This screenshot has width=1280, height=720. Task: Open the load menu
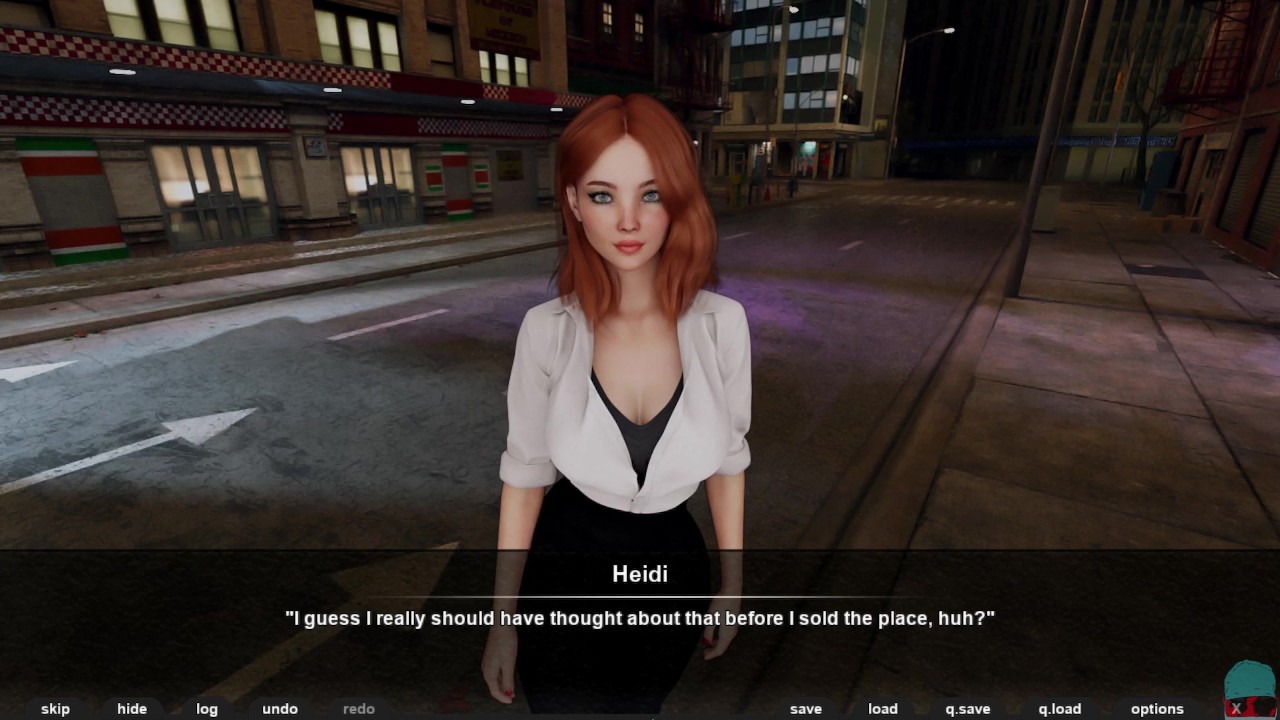coord(883,709)
